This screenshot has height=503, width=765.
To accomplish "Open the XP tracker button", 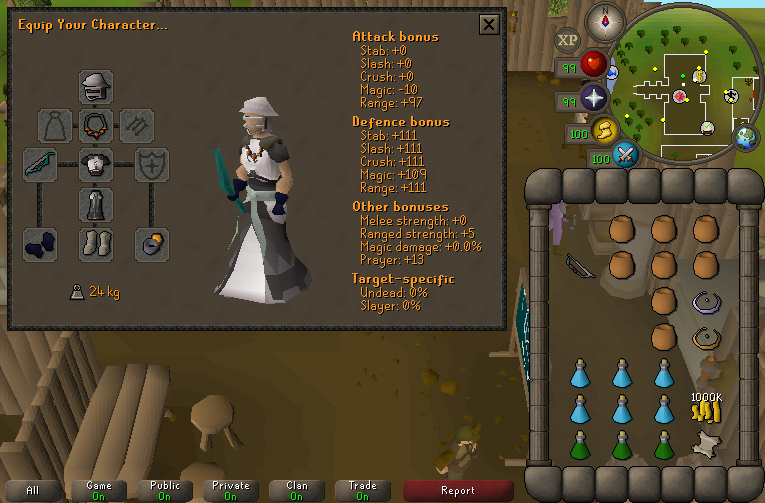I will pyautogui.click(x=567, y=41).
